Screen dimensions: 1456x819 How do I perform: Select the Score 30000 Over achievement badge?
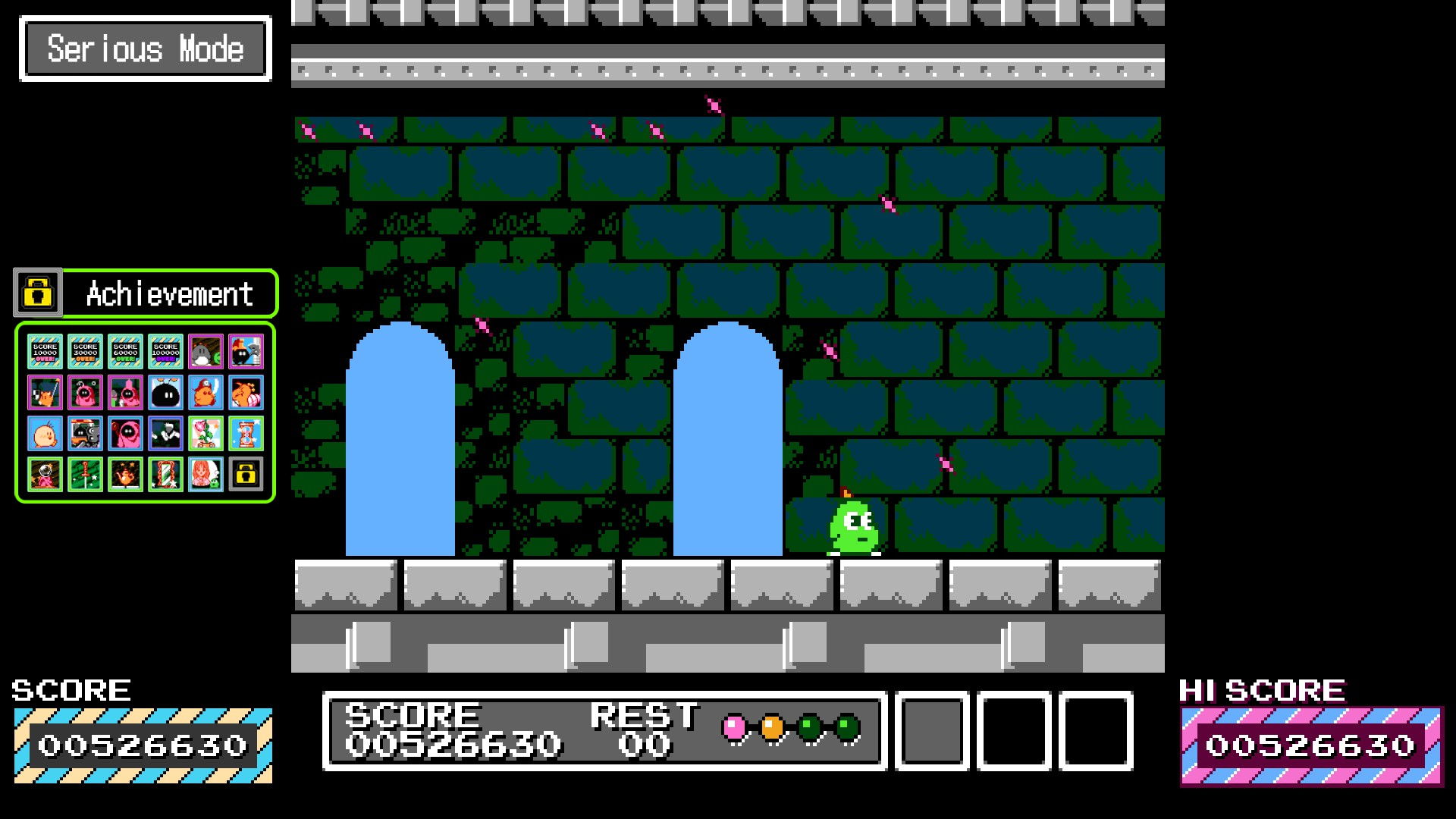point(85,352)
